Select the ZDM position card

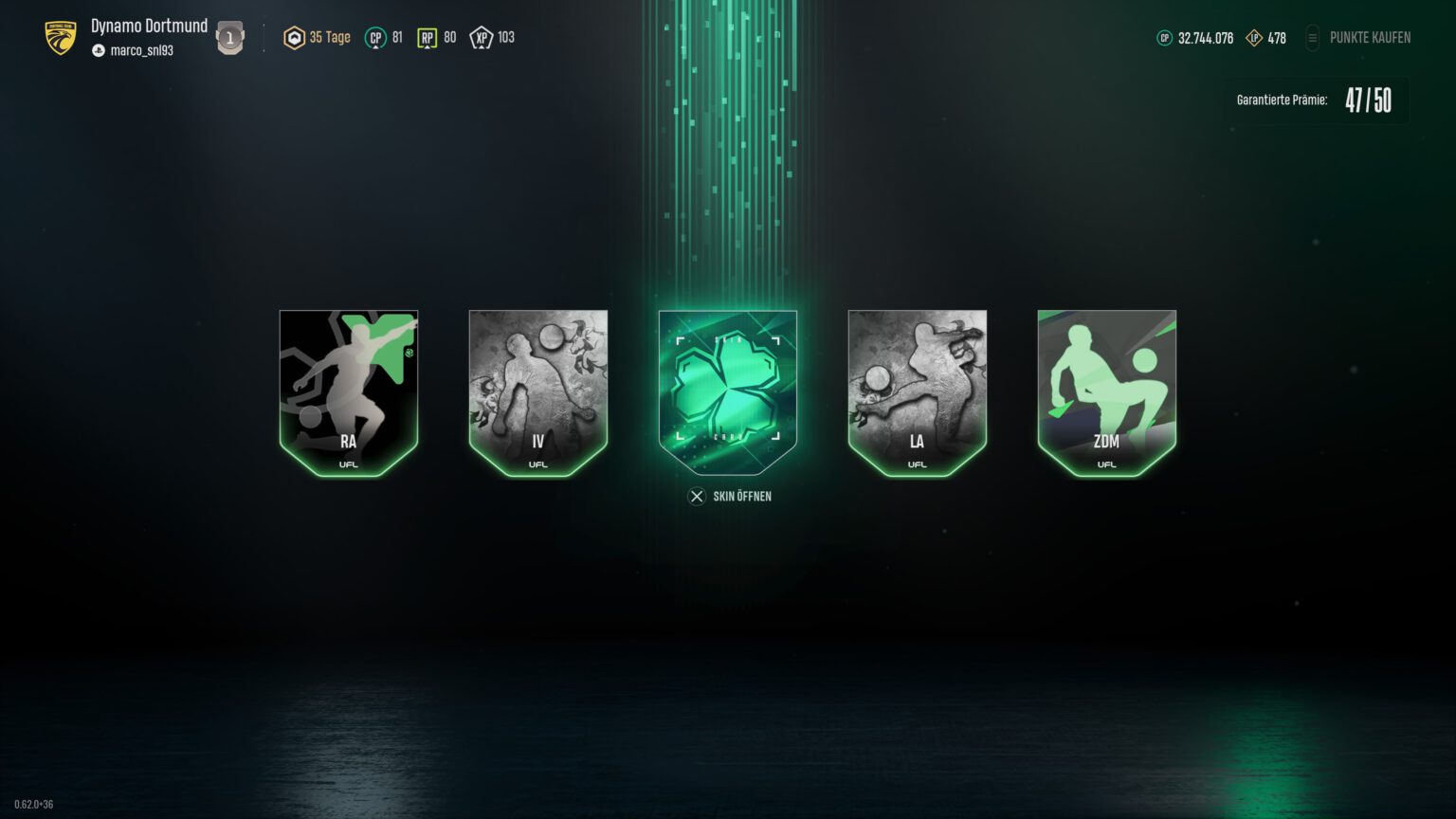(1106, 391)
